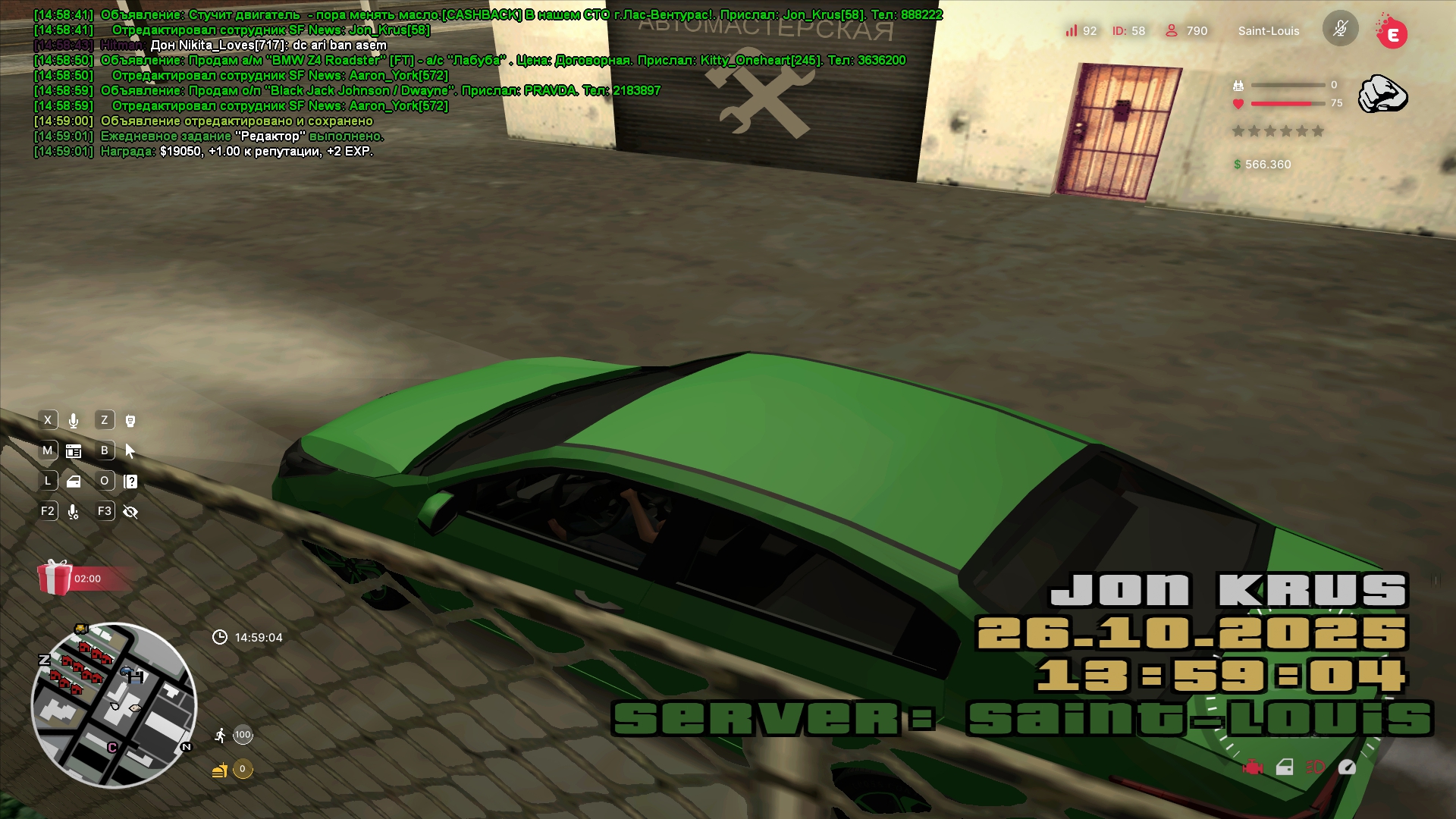Click the red E server logo
Viewport: 1456px width, 819px height.
(x=1392, y=33)
